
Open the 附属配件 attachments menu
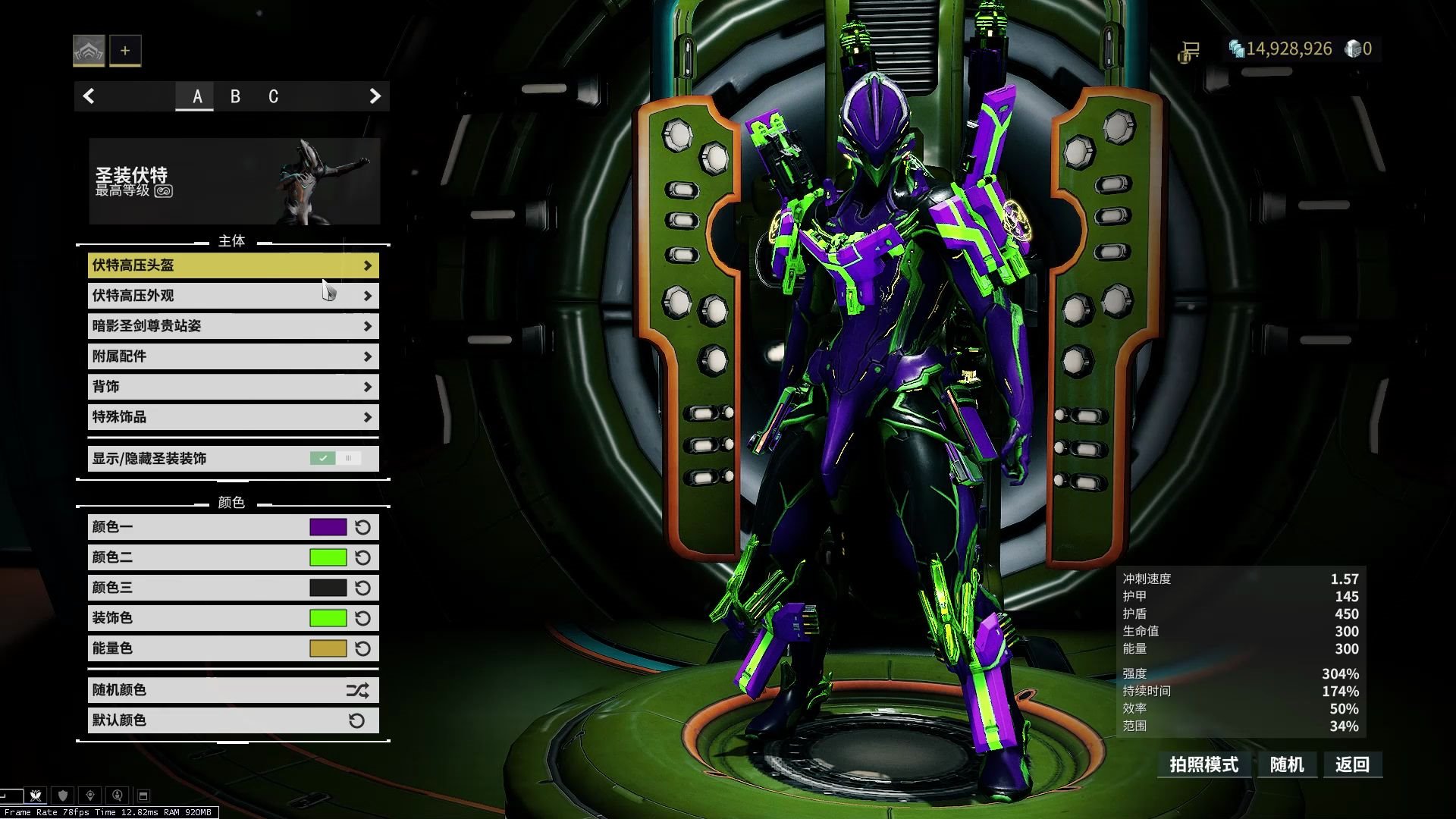[x=233, y=356]
